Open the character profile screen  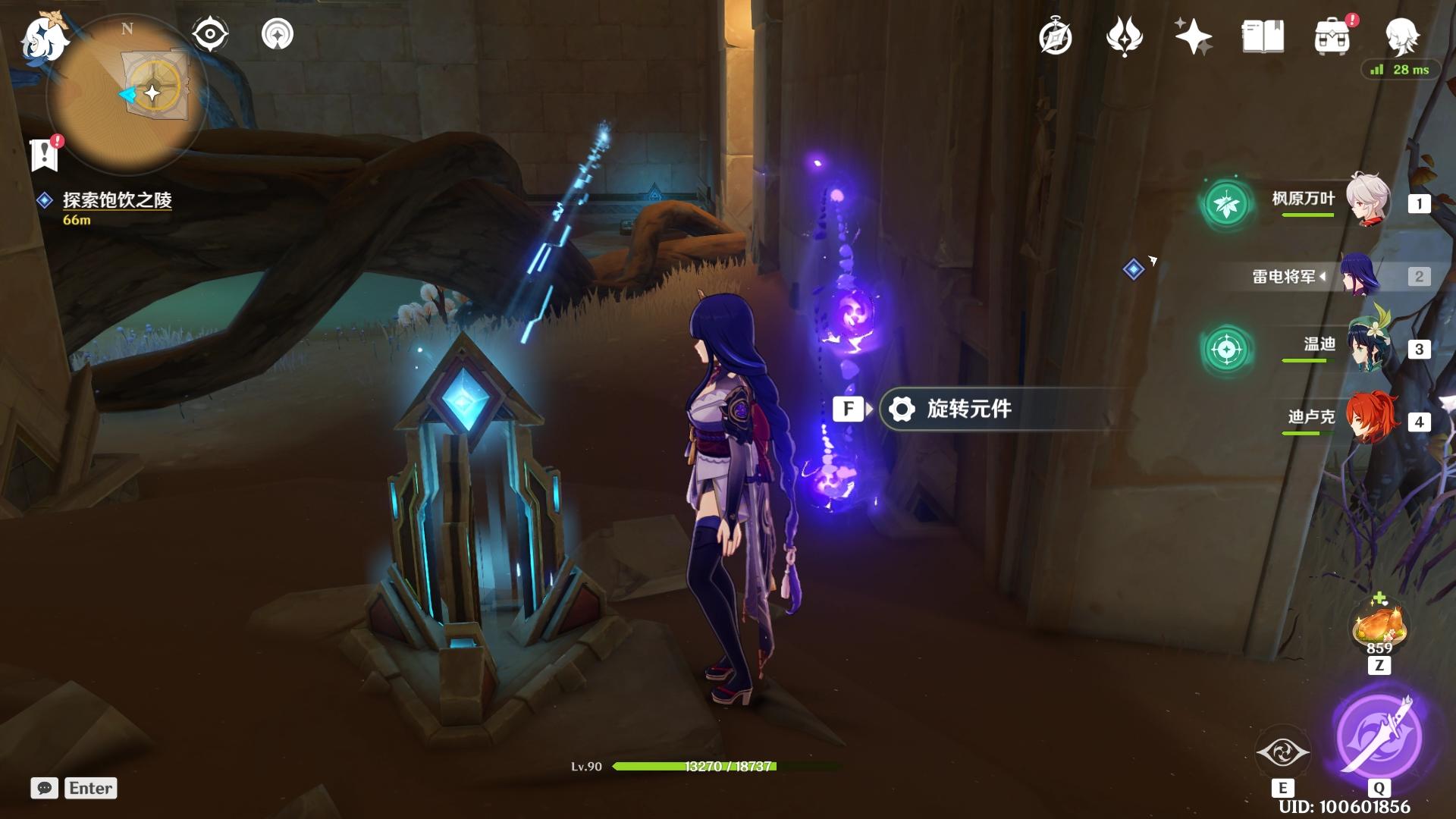pyautogui.click(x=1401, y=37)
